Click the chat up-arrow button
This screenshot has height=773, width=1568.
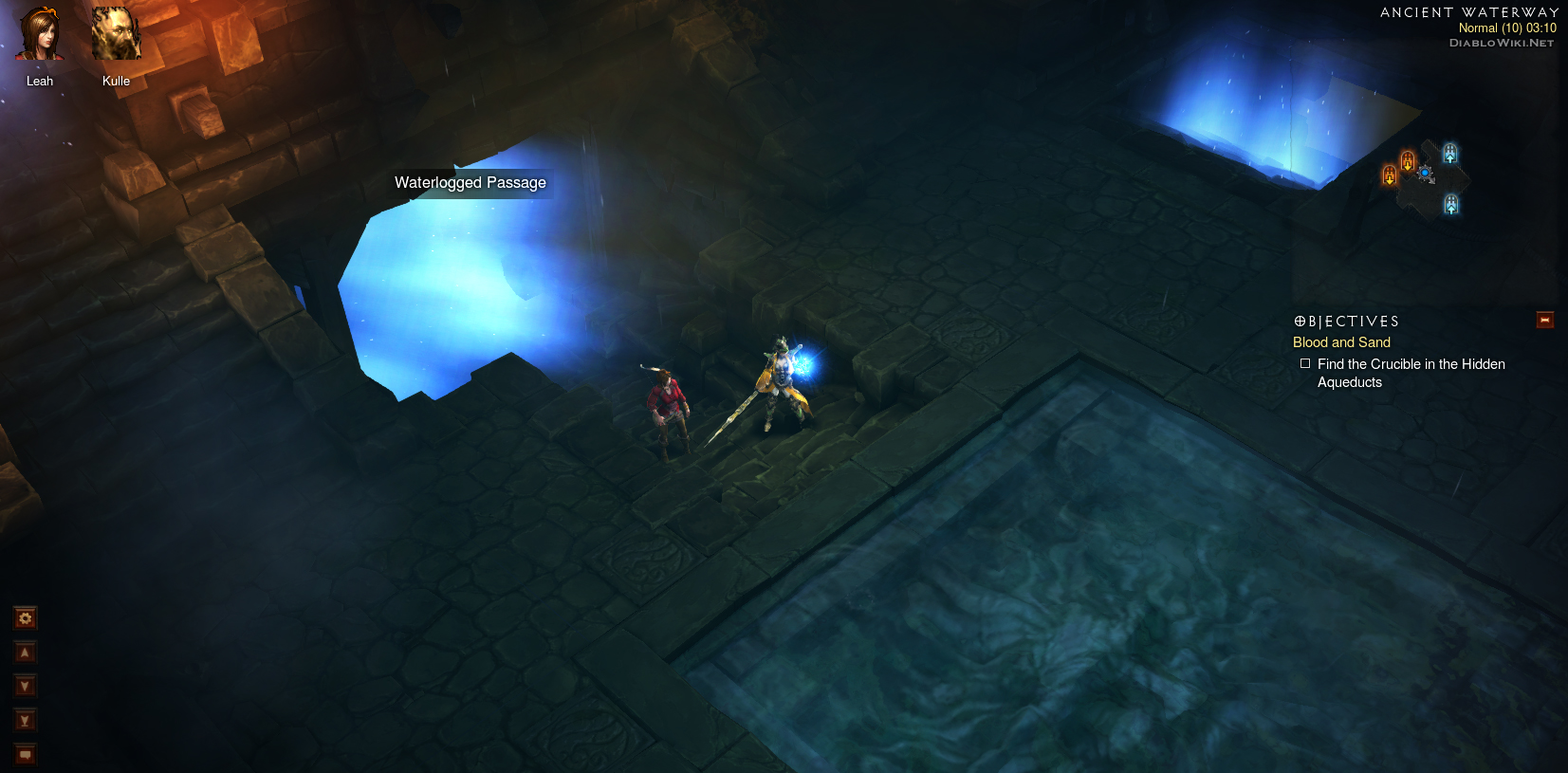(x=26, y=653)
